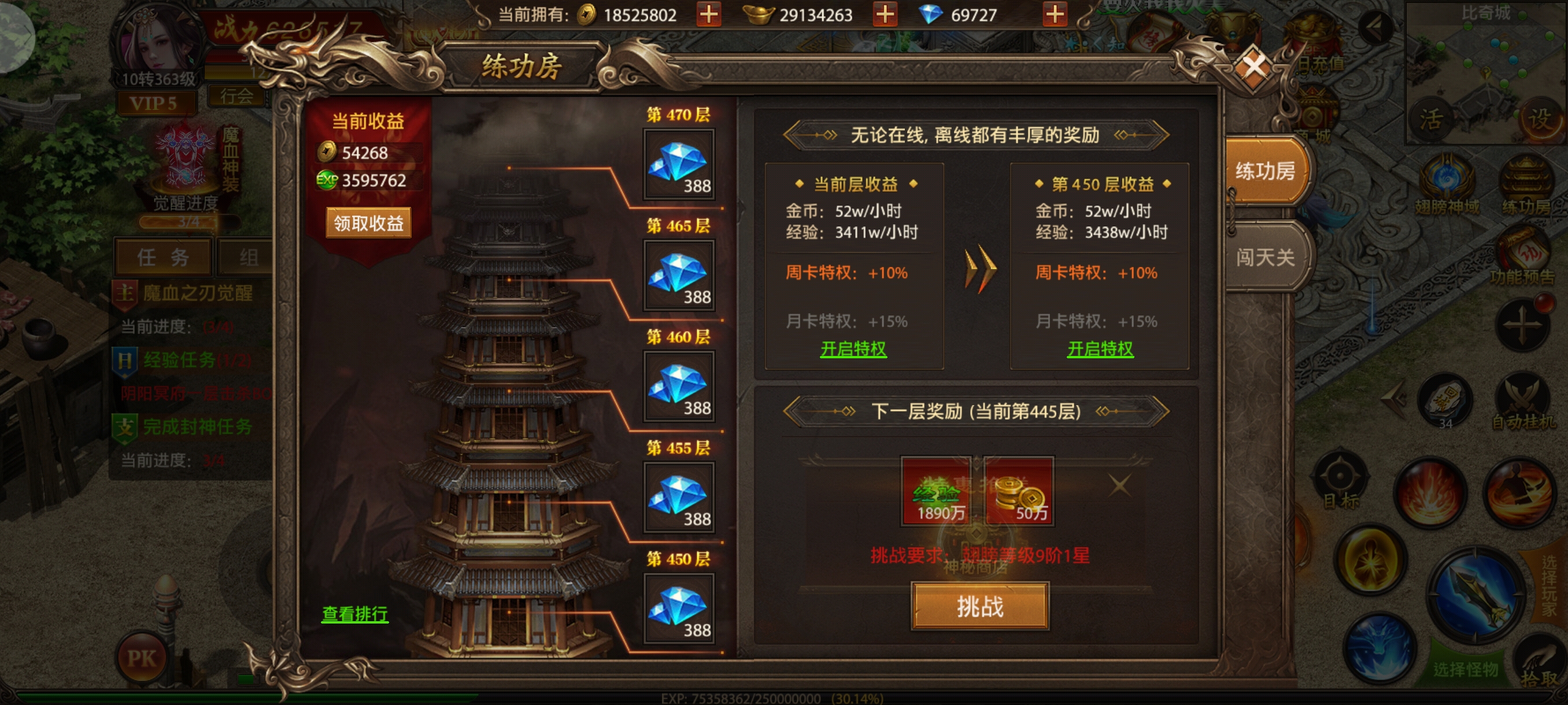The image size is (1568, 705).
Task: Select the floor 450 diamond reward
Action: [x=679, y=608]
